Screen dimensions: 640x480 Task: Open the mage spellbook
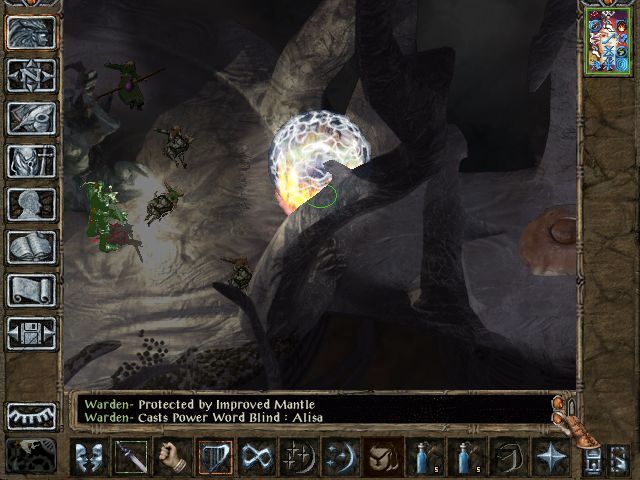(31, 247)
